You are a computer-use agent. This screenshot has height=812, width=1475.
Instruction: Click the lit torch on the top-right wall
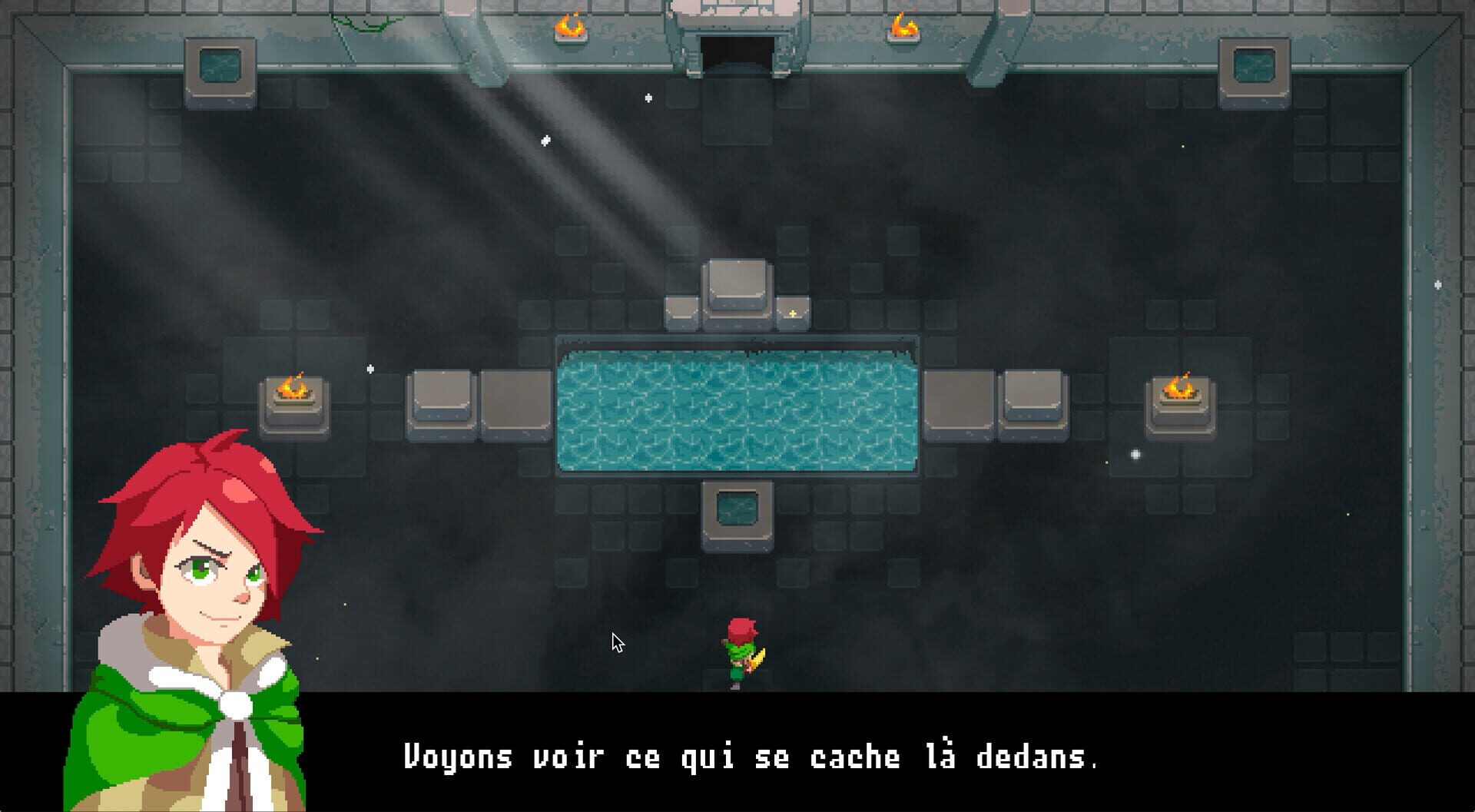904,25
